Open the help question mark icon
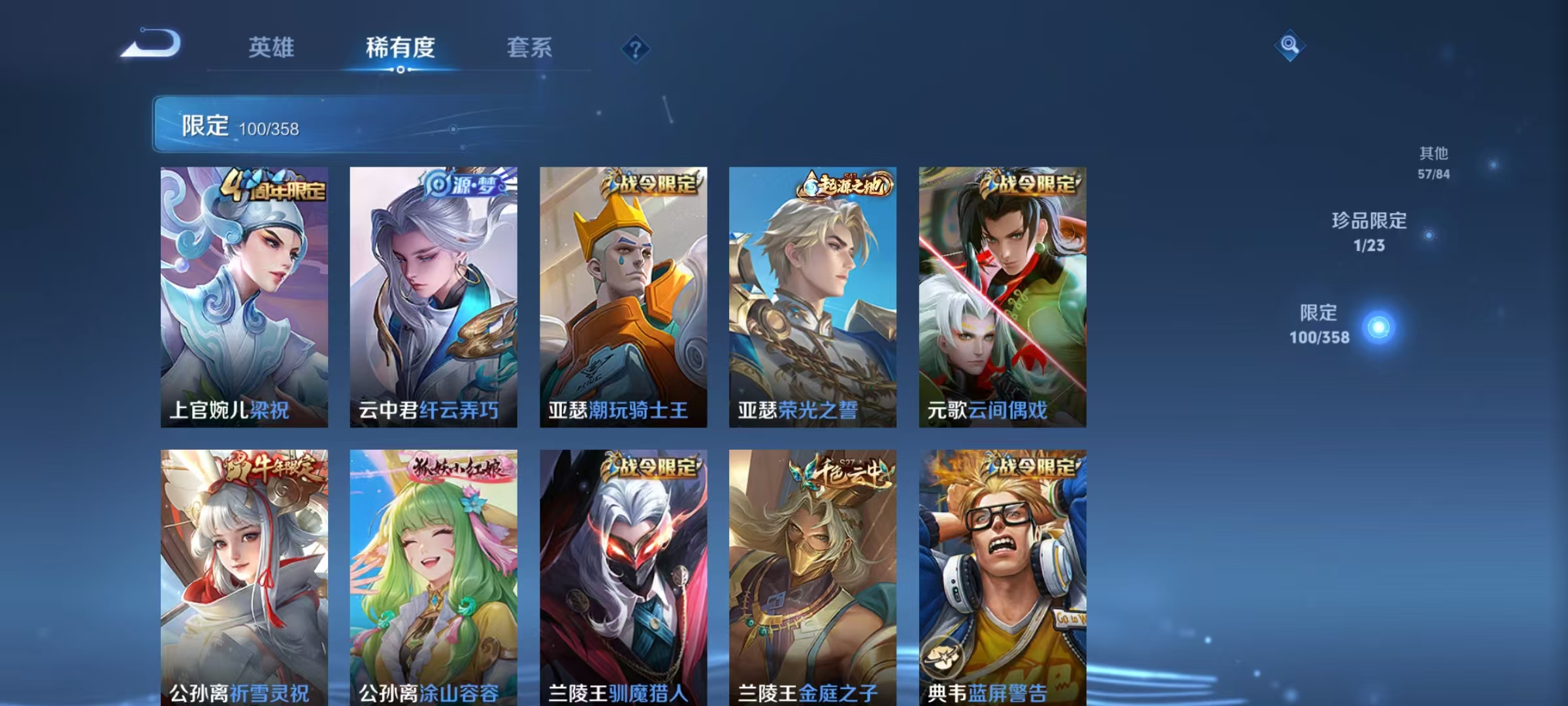This screenshot has width=1568, height=706. coord(636,49)
